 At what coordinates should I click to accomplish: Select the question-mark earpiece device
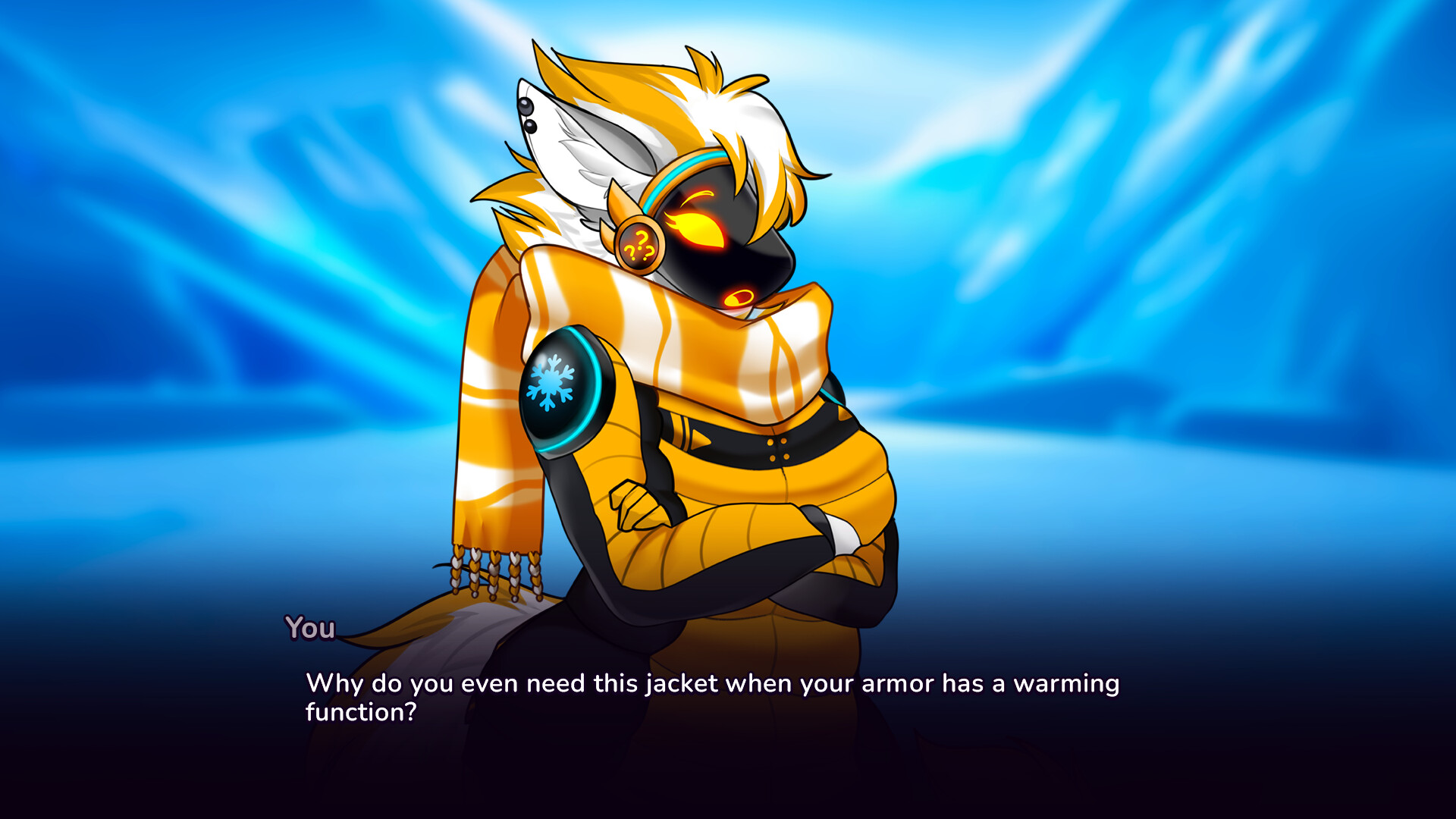[639, 243]
